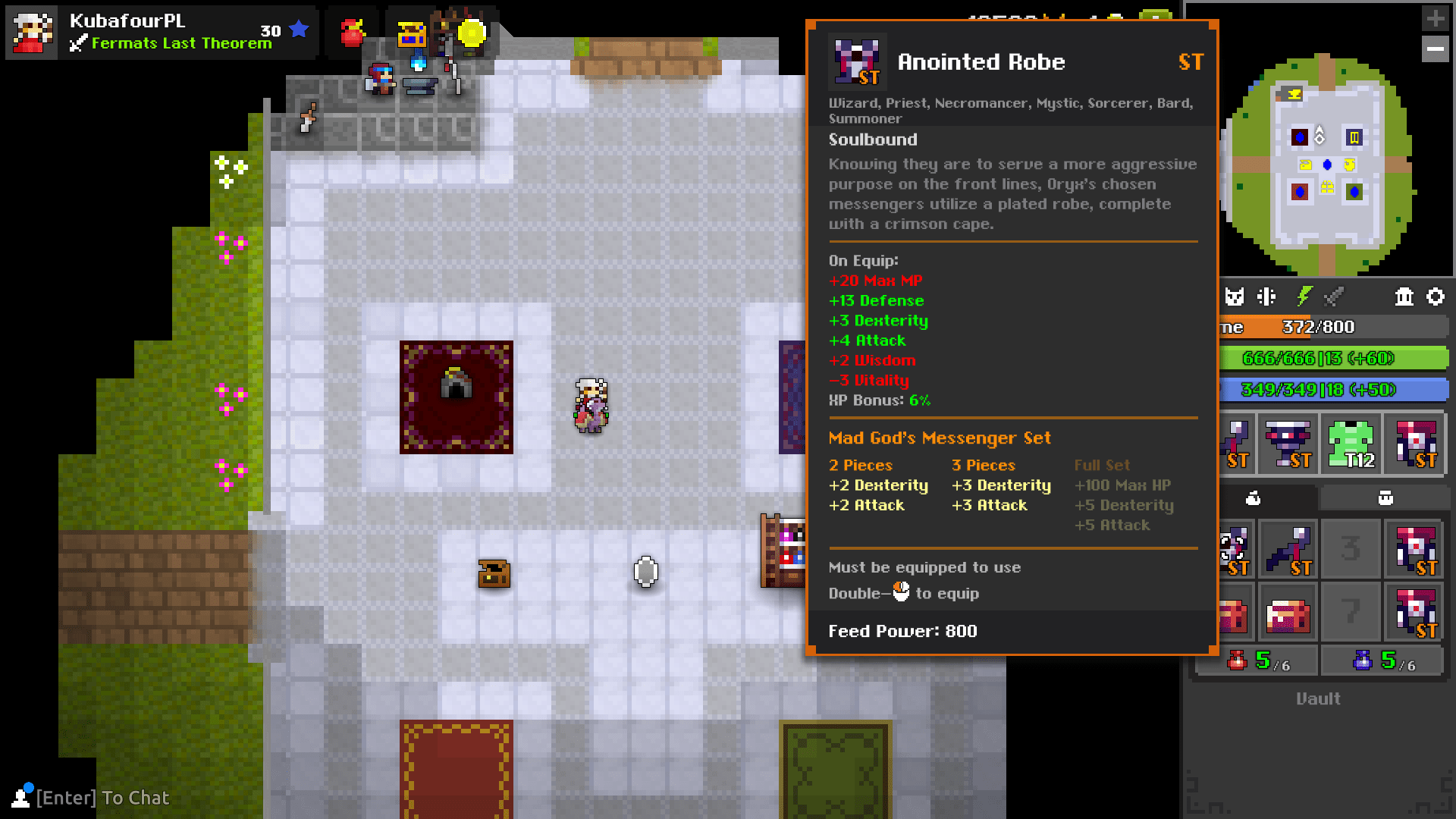The height and width of the screenshot is (819, 1456).
Task: Zoom in the minimap with the plus button
Action: click(x=1436, y=17)
